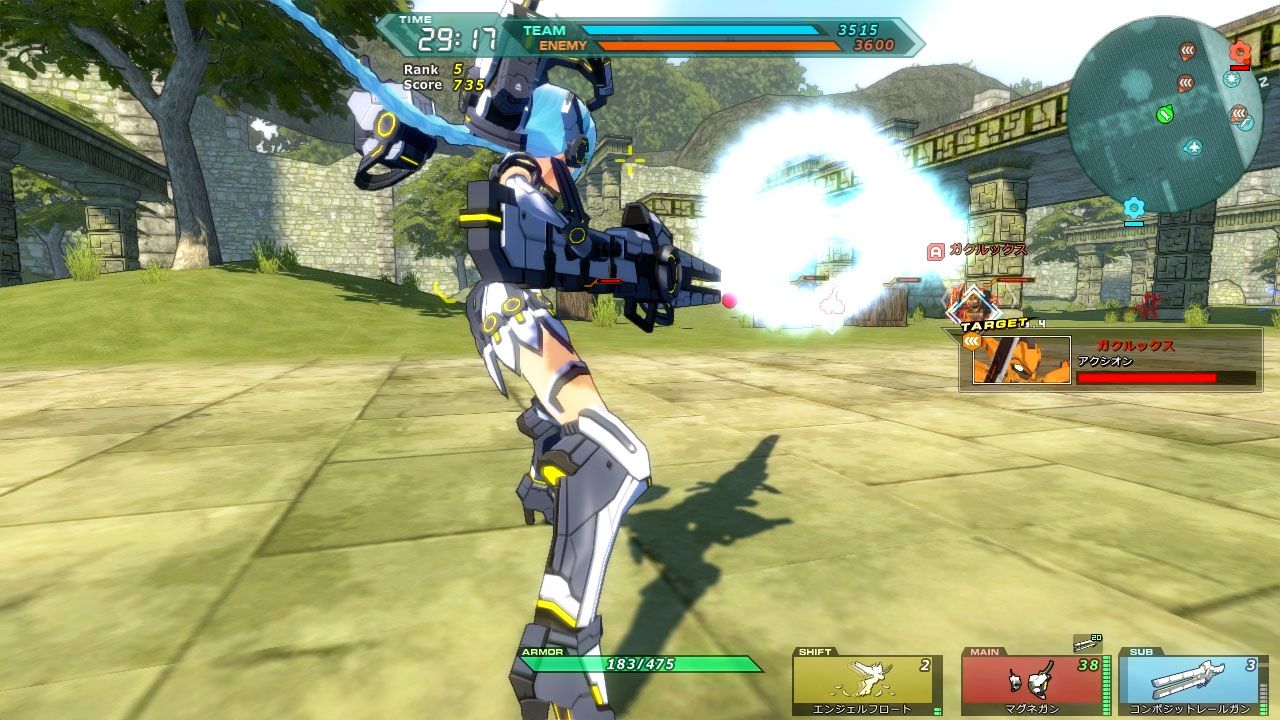Toggle the yellow chevron indicator beside the target portrait

(x=972, y=341)
